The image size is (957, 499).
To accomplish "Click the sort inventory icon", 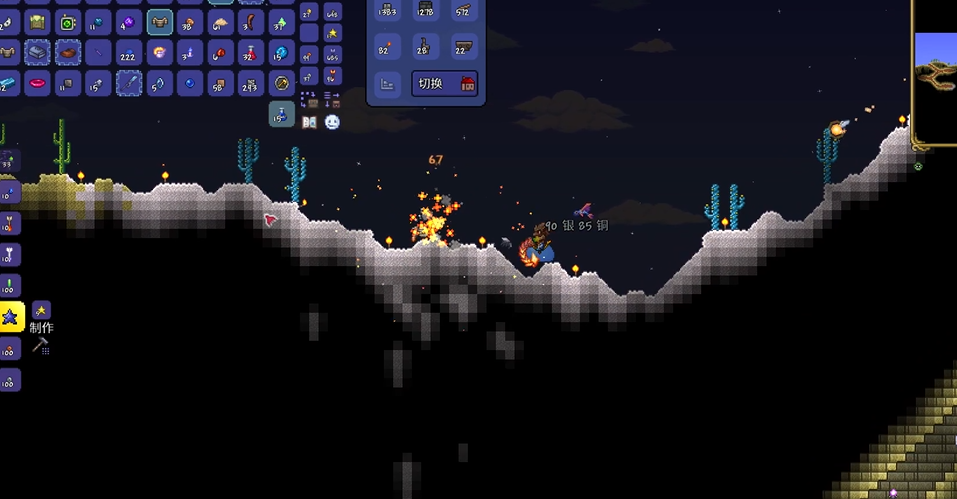I will point(332,99).
